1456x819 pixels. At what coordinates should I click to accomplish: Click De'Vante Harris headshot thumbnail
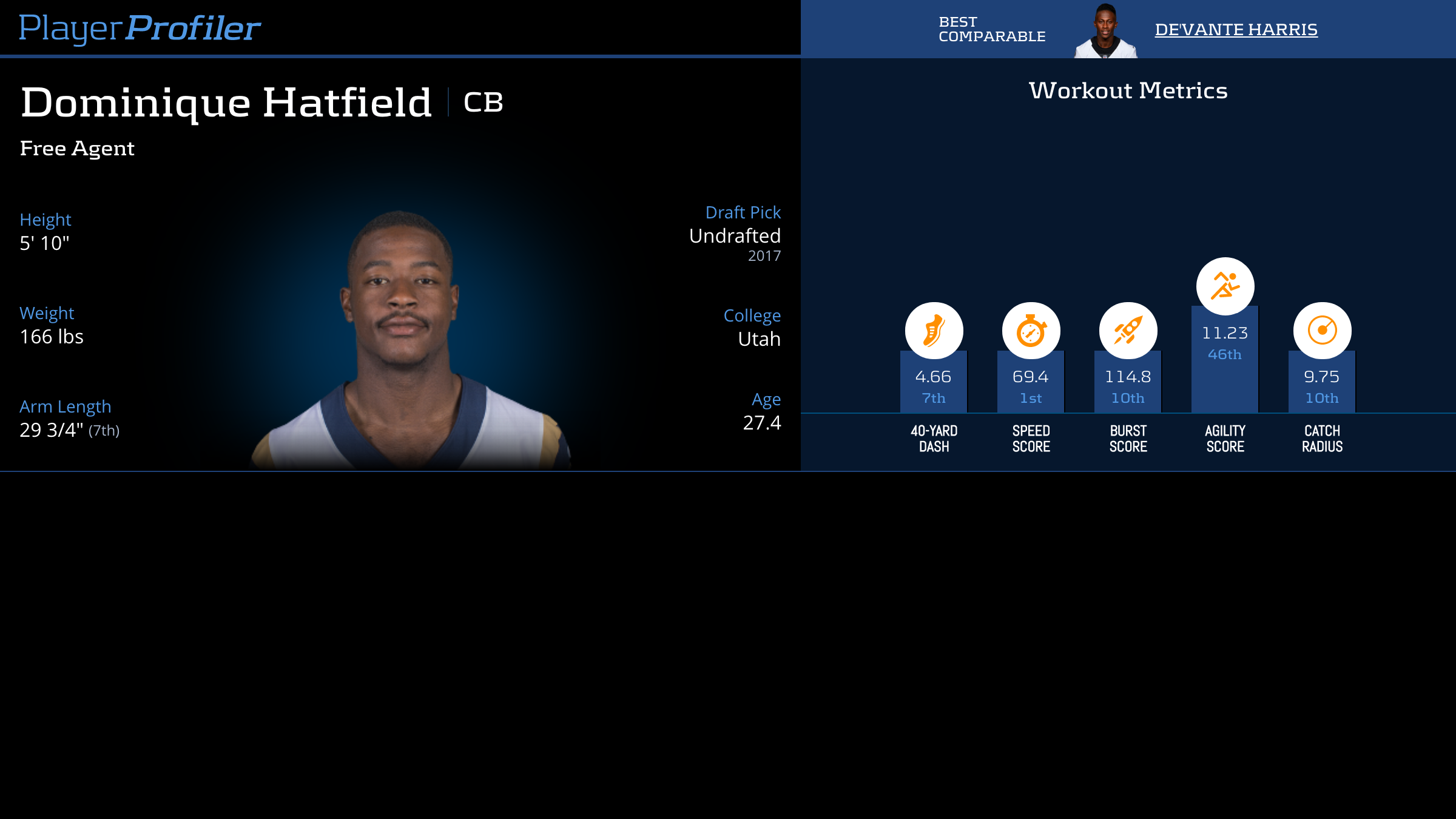[1105, 32]
